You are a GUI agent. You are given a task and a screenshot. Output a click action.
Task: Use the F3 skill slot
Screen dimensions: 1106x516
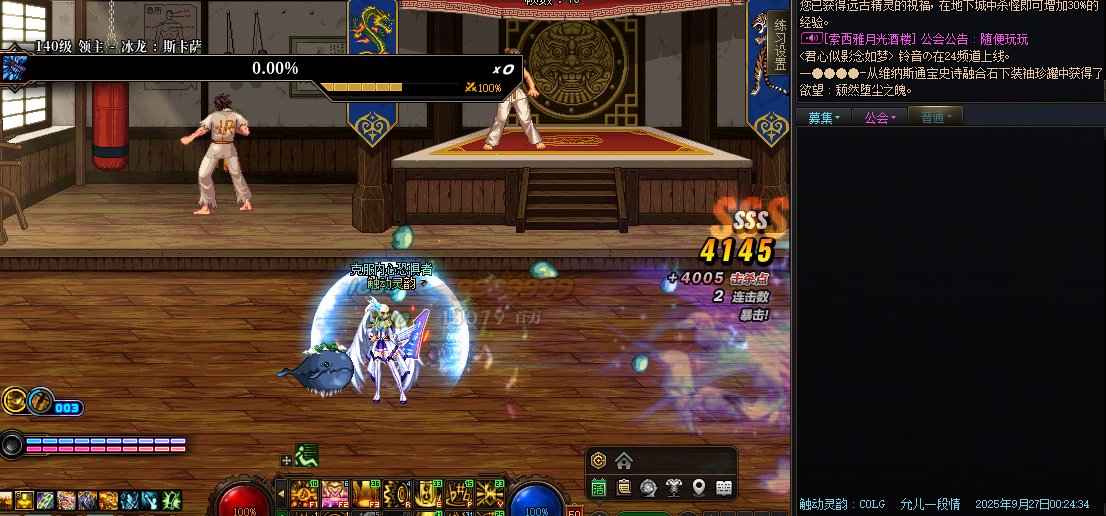coord(366,493)
